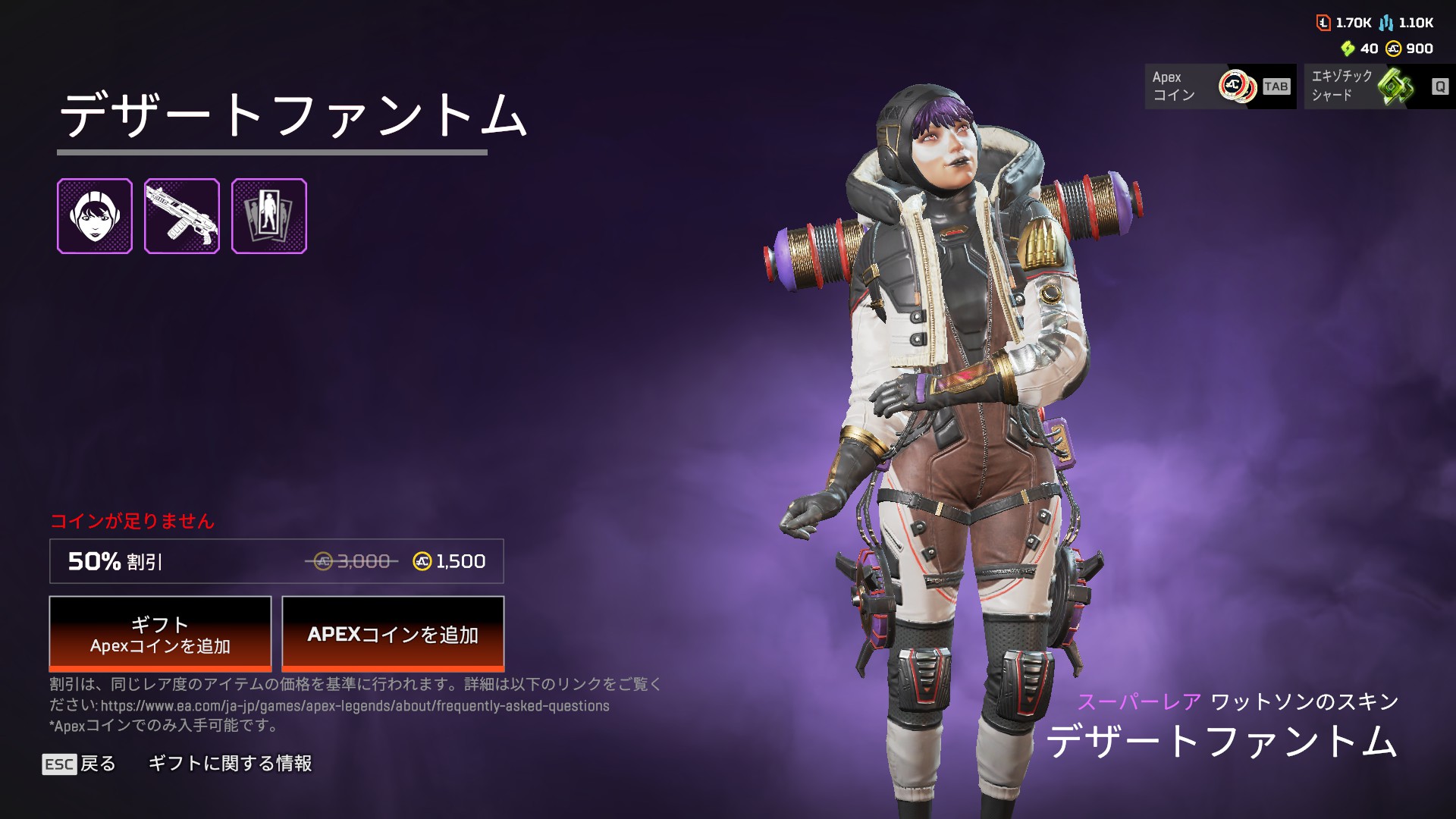Go back with the 戻る button
Viewport: 1456px width, 819px height.
[x=80, y=764]
